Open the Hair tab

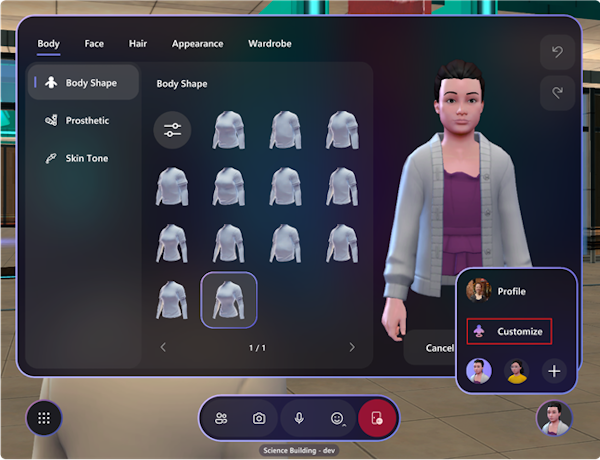click(138, 44)
